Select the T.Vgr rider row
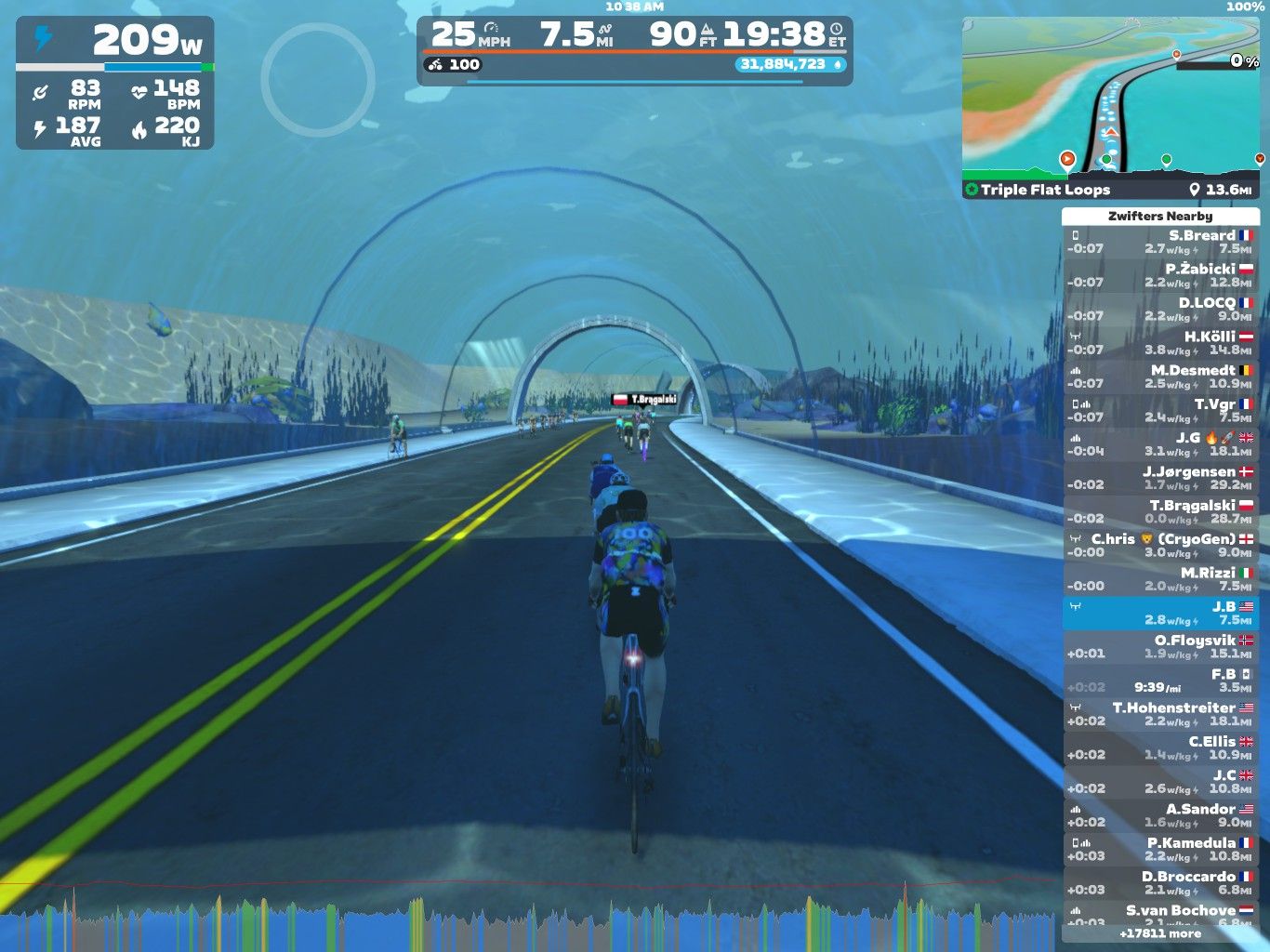1270x952 pixels. [x=1160, y=410]
